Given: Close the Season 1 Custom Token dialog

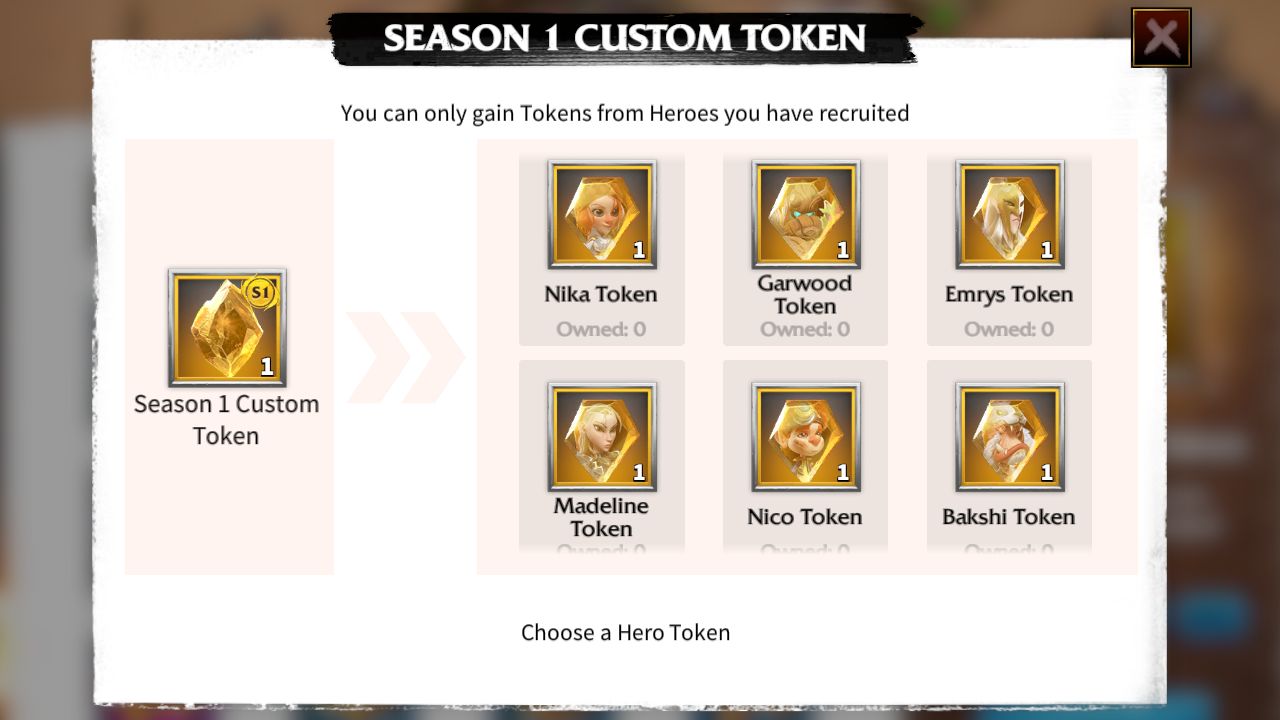Looking at the screenshot, I should point(1161,36).
